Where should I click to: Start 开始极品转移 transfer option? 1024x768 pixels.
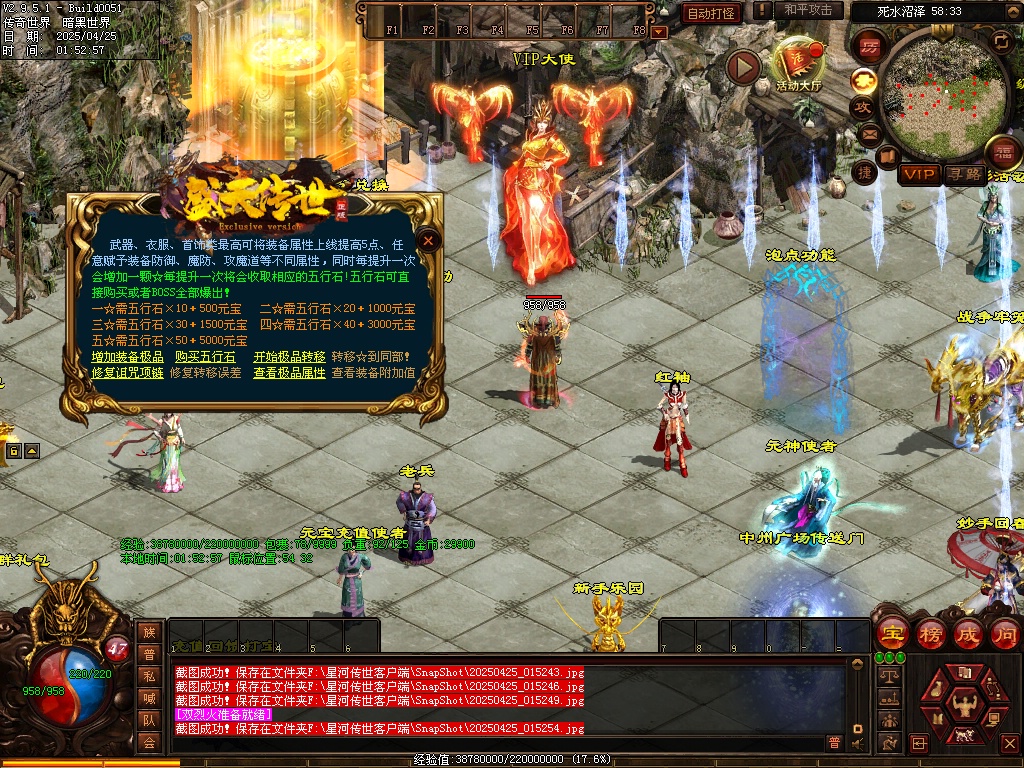[x=289, y=357]
